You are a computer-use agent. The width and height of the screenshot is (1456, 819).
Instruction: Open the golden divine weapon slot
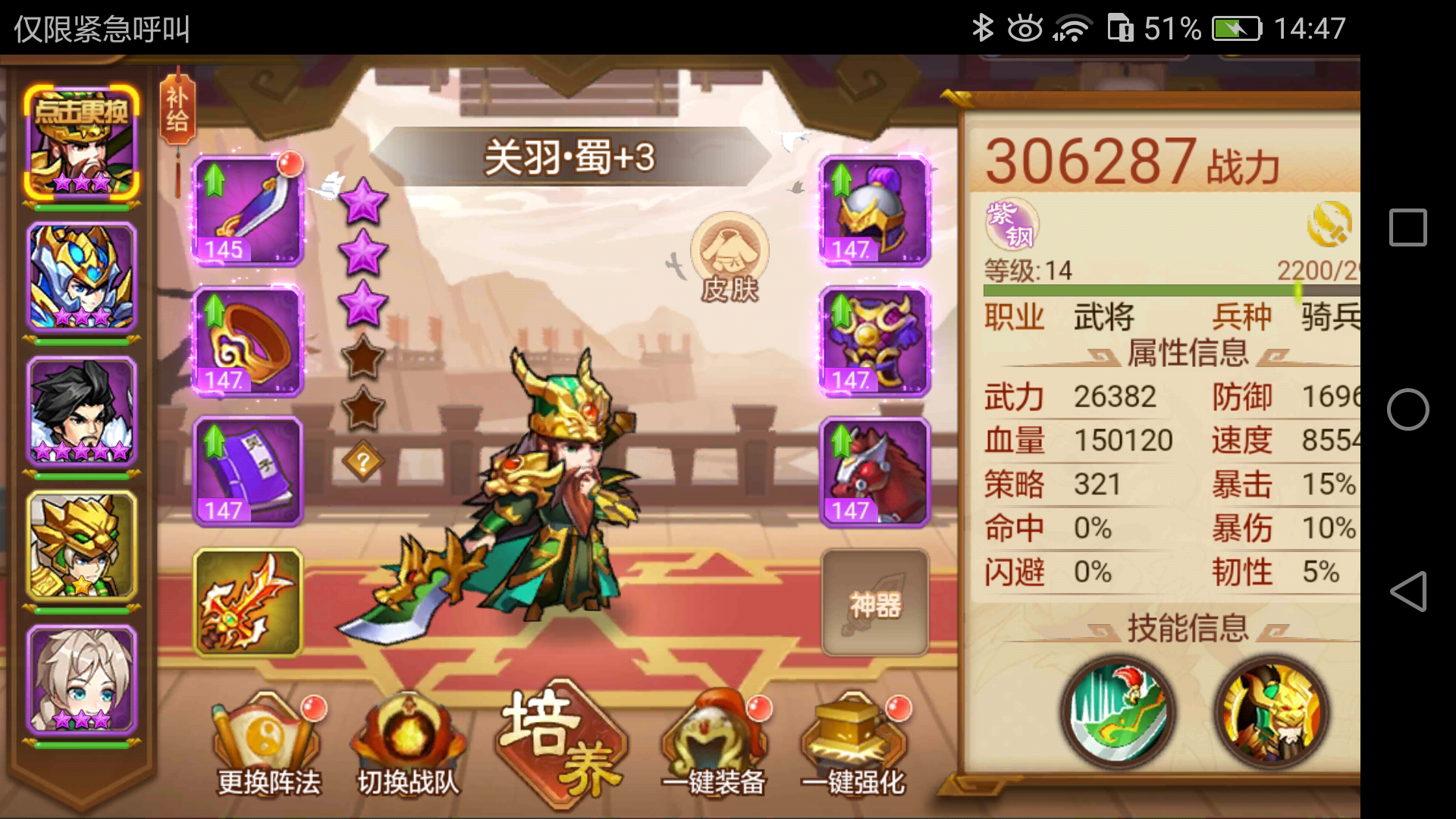click(246, 603)
